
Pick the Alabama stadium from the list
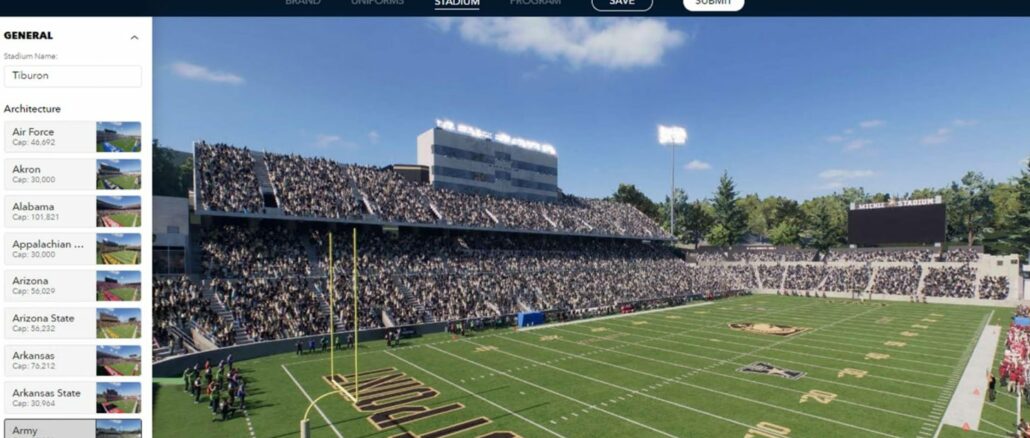tap(72, 211)
